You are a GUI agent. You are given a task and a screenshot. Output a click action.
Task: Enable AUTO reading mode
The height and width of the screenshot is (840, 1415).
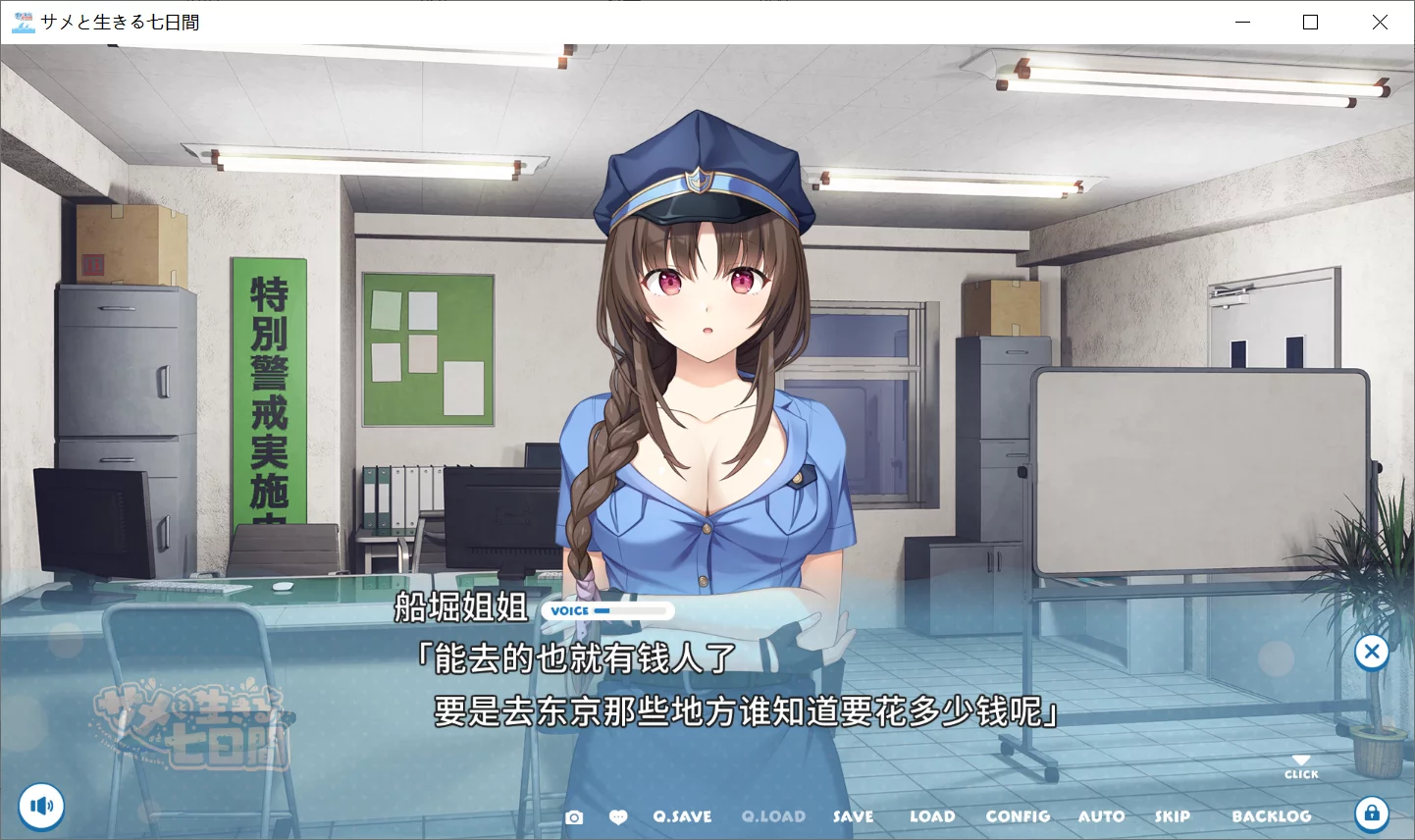point(1101,815)
